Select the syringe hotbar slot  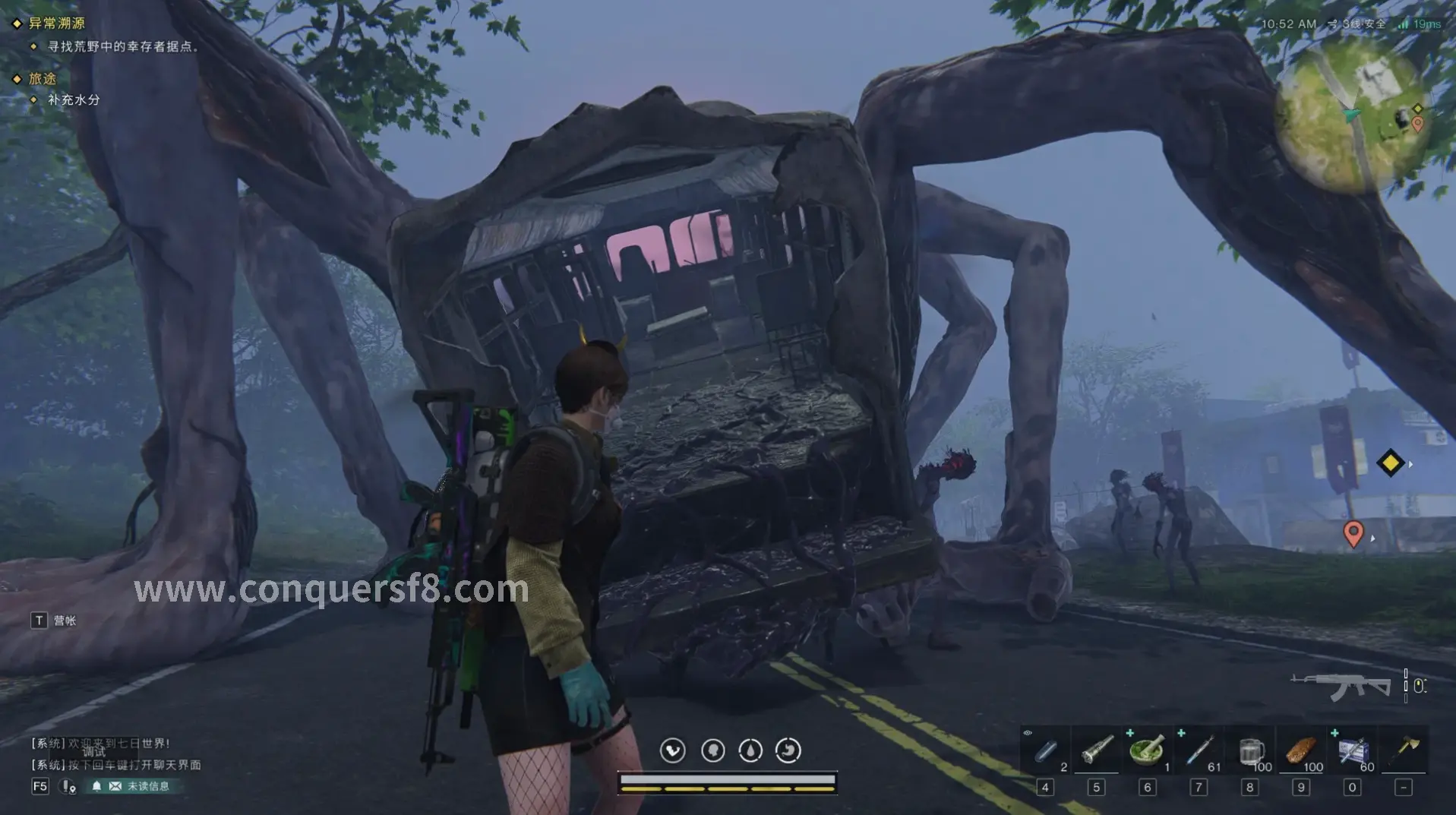tap(1199, 751)
